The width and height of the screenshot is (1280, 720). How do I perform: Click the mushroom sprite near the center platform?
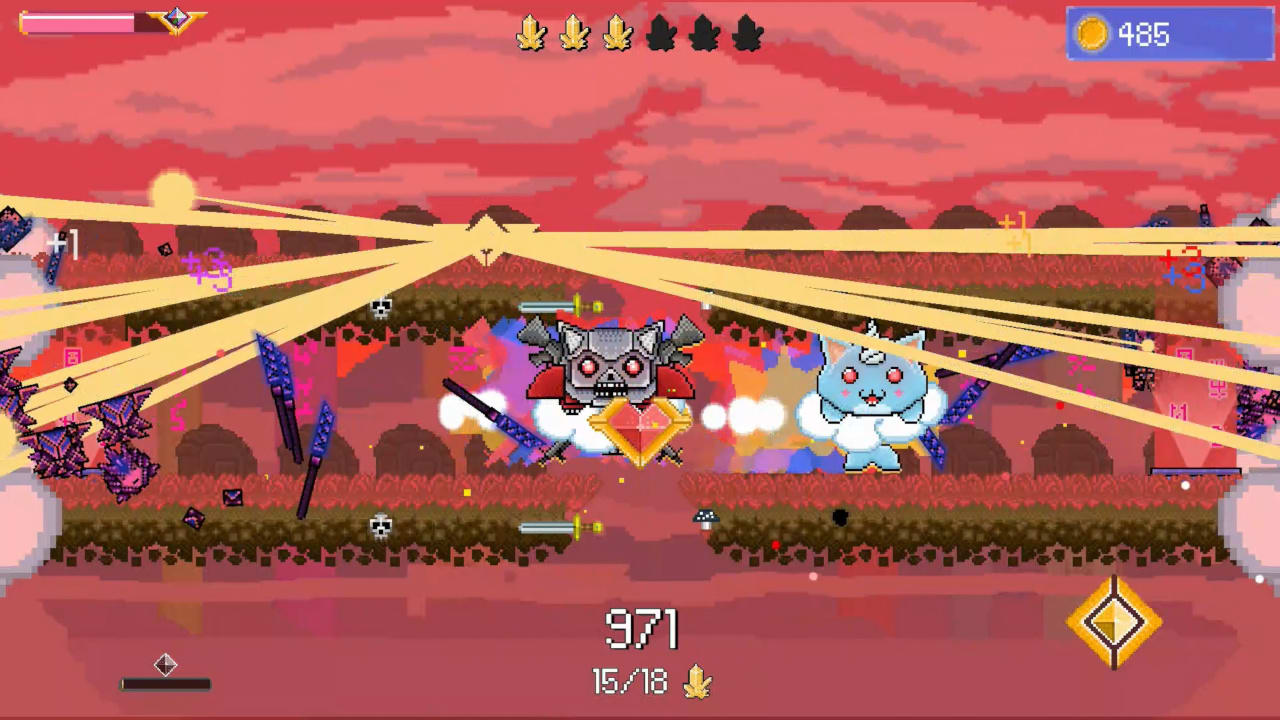tap(705, 516)
